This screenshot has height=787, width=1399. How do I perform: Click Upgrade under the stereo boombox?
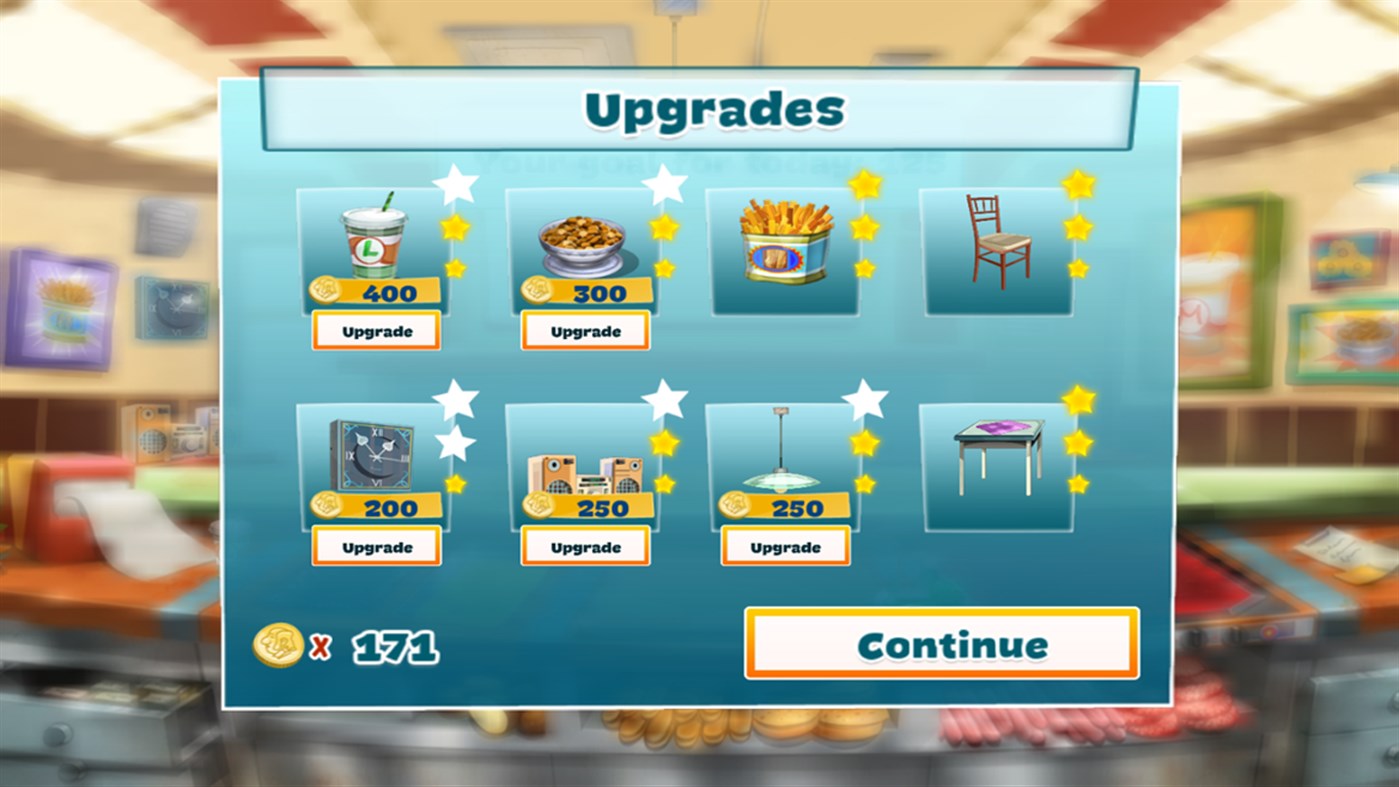point(586,546)
